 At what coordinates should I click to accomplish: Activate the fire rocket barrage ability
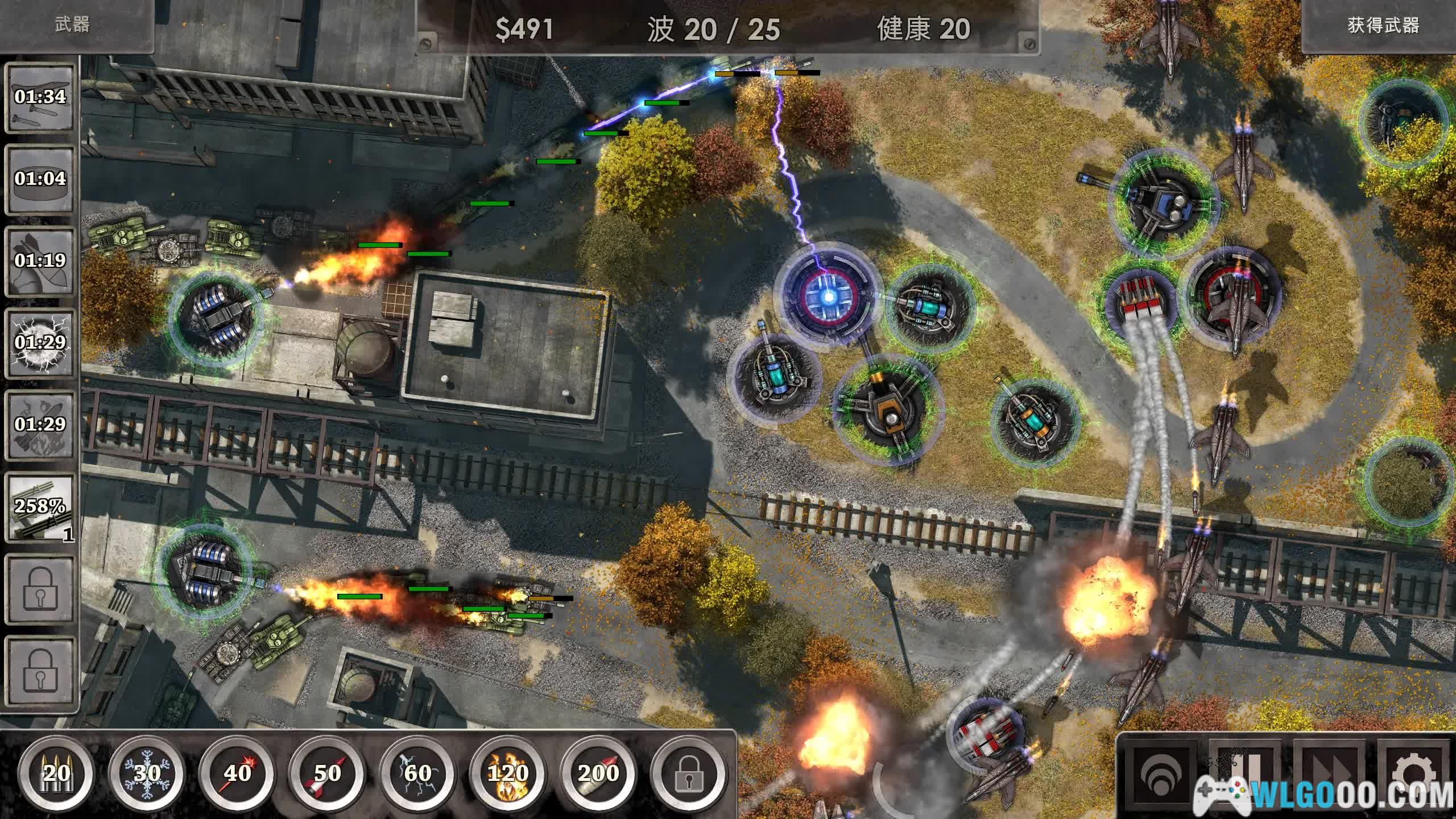point(40,425)
